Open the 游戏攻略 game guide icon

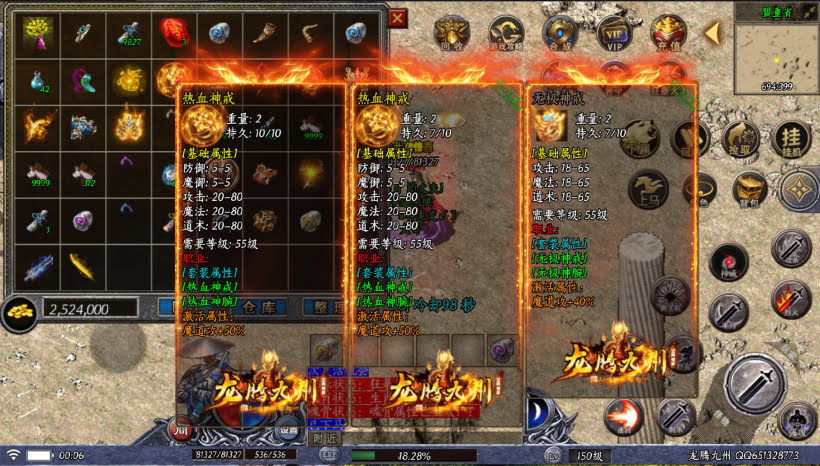click(505, 33)
